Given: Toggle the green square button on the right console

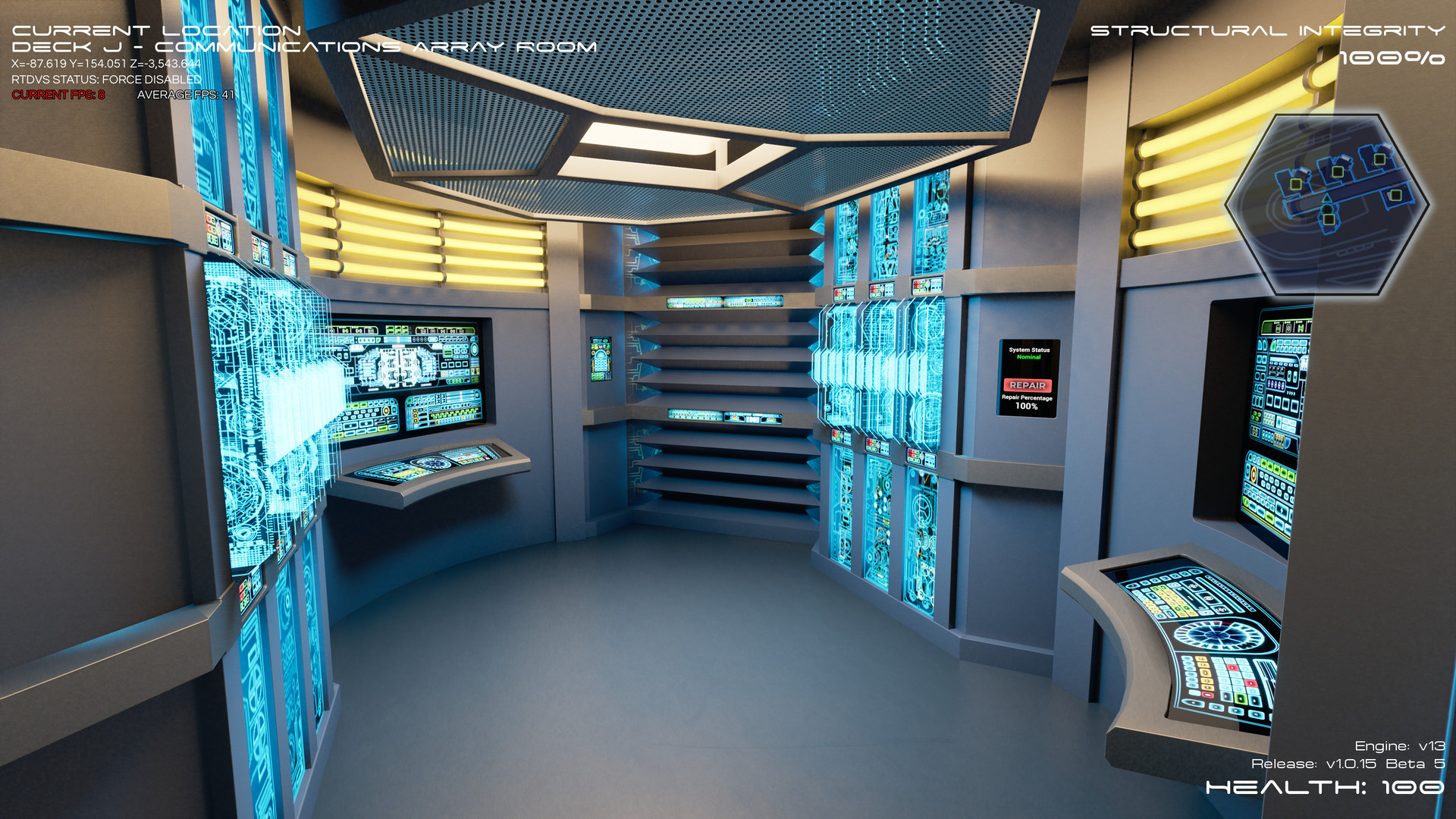Looking at the screenshot, I should [1239, 698].
